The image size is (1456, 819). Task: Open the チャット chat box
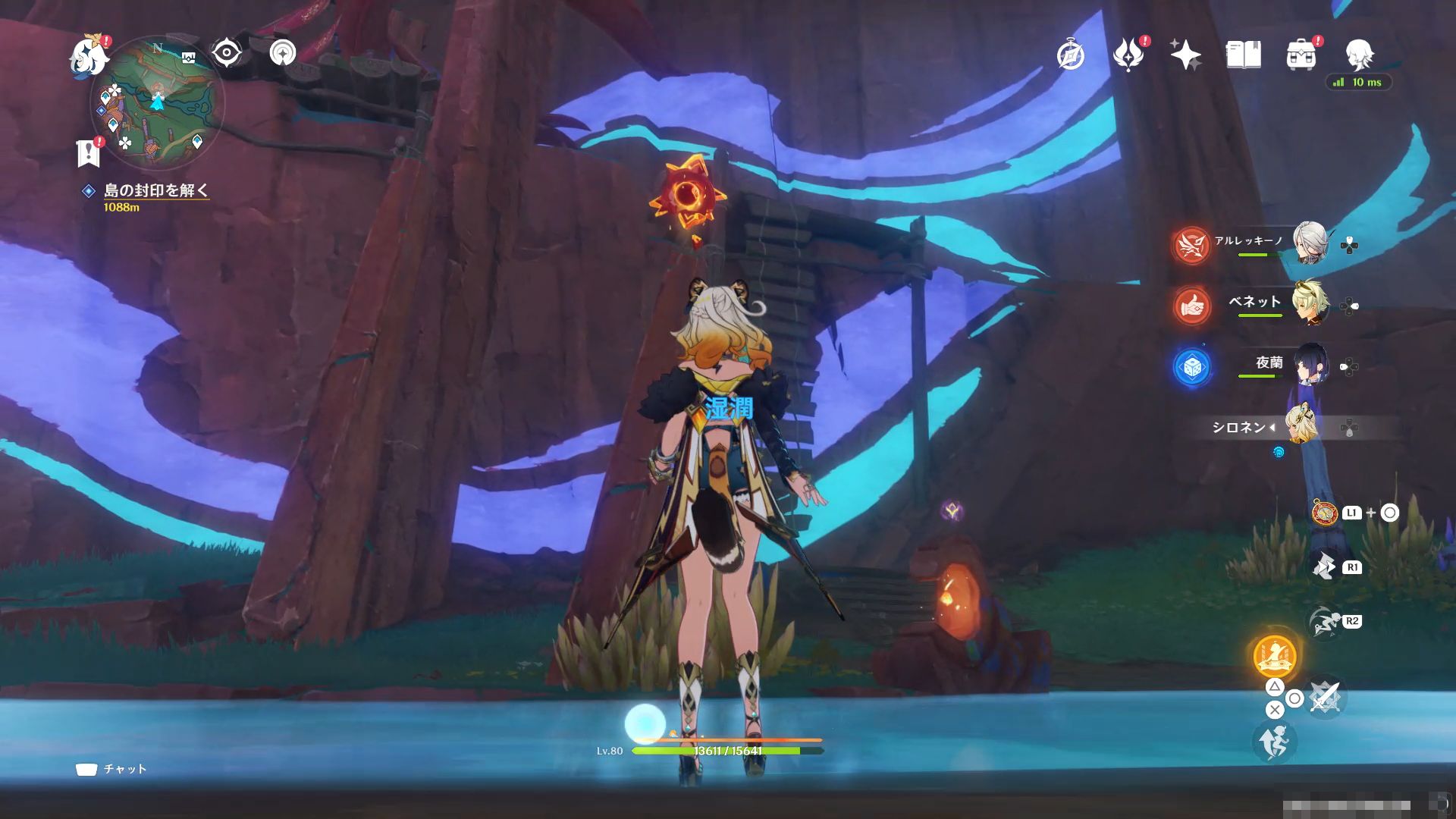[x=111, y=769]
